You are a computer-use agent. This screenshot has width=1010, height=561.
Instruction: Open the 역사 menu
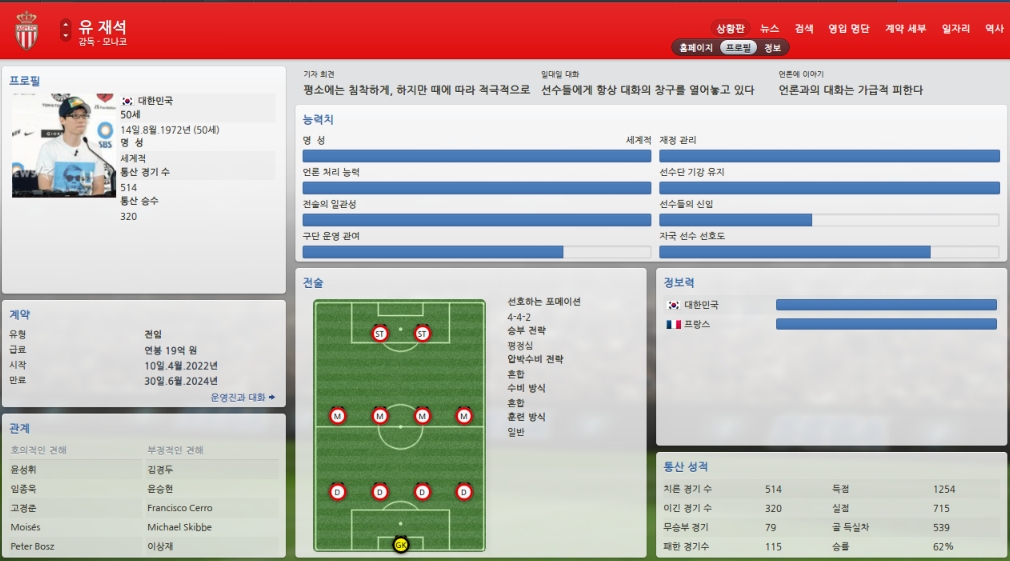click(x=994, y=29)
